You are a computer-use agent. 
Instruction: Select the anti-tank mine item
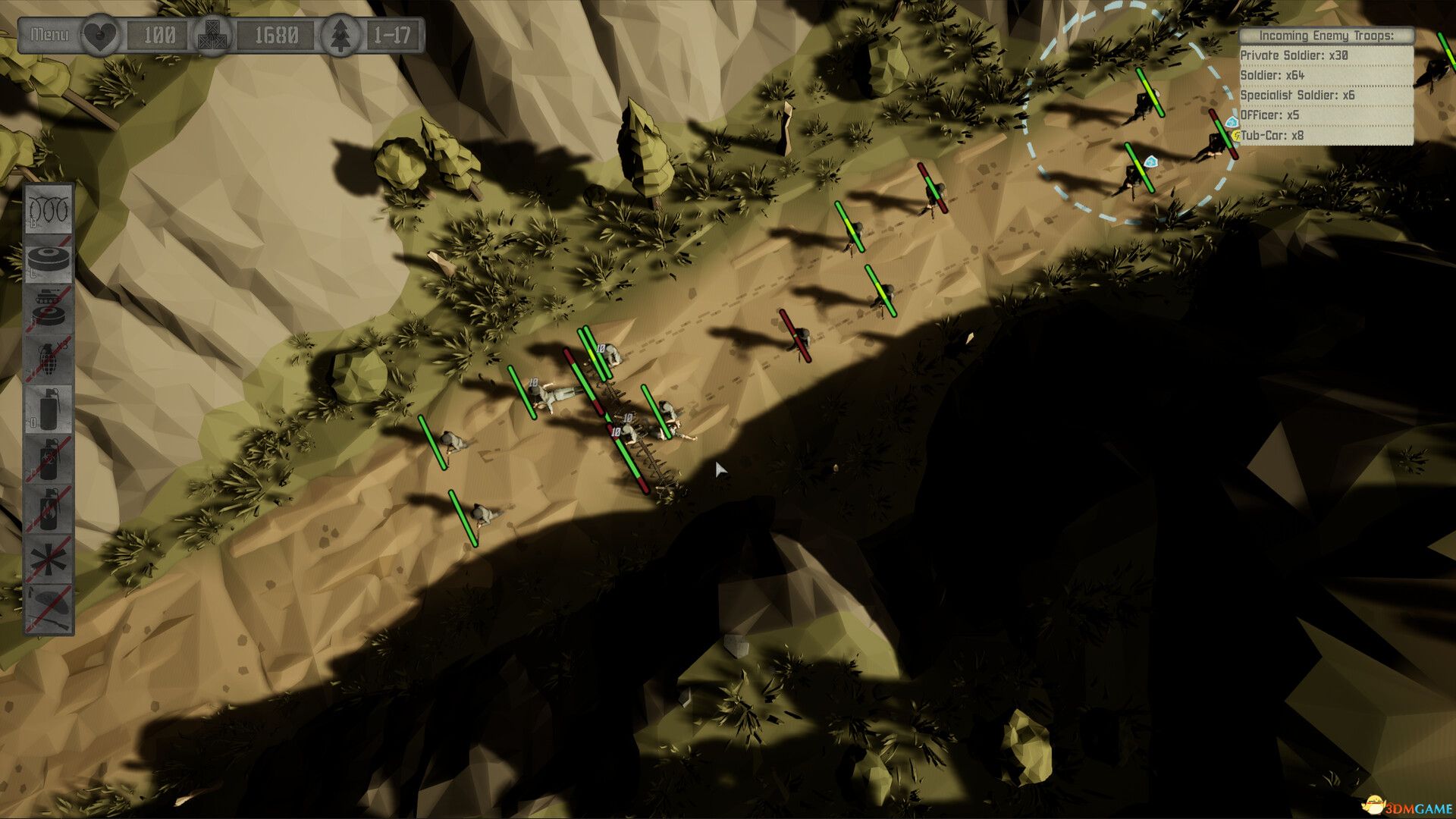(x=49, y=309)
